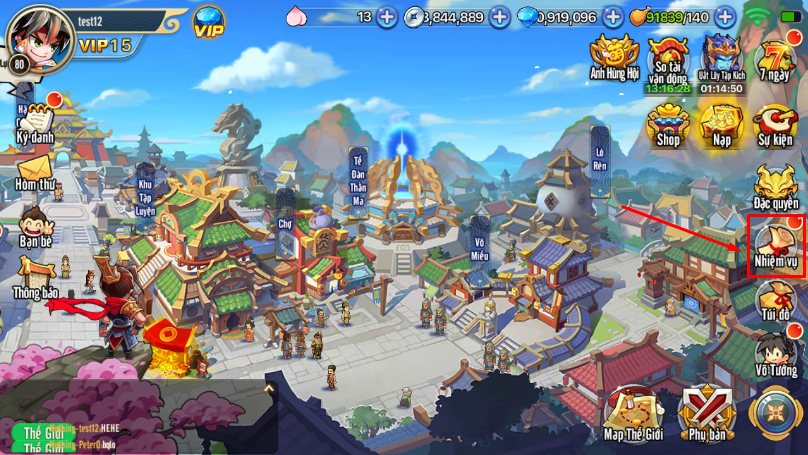Open the Hòm thư mailbox
Screen dimensions: 808x455
click(x=35, y=172)
